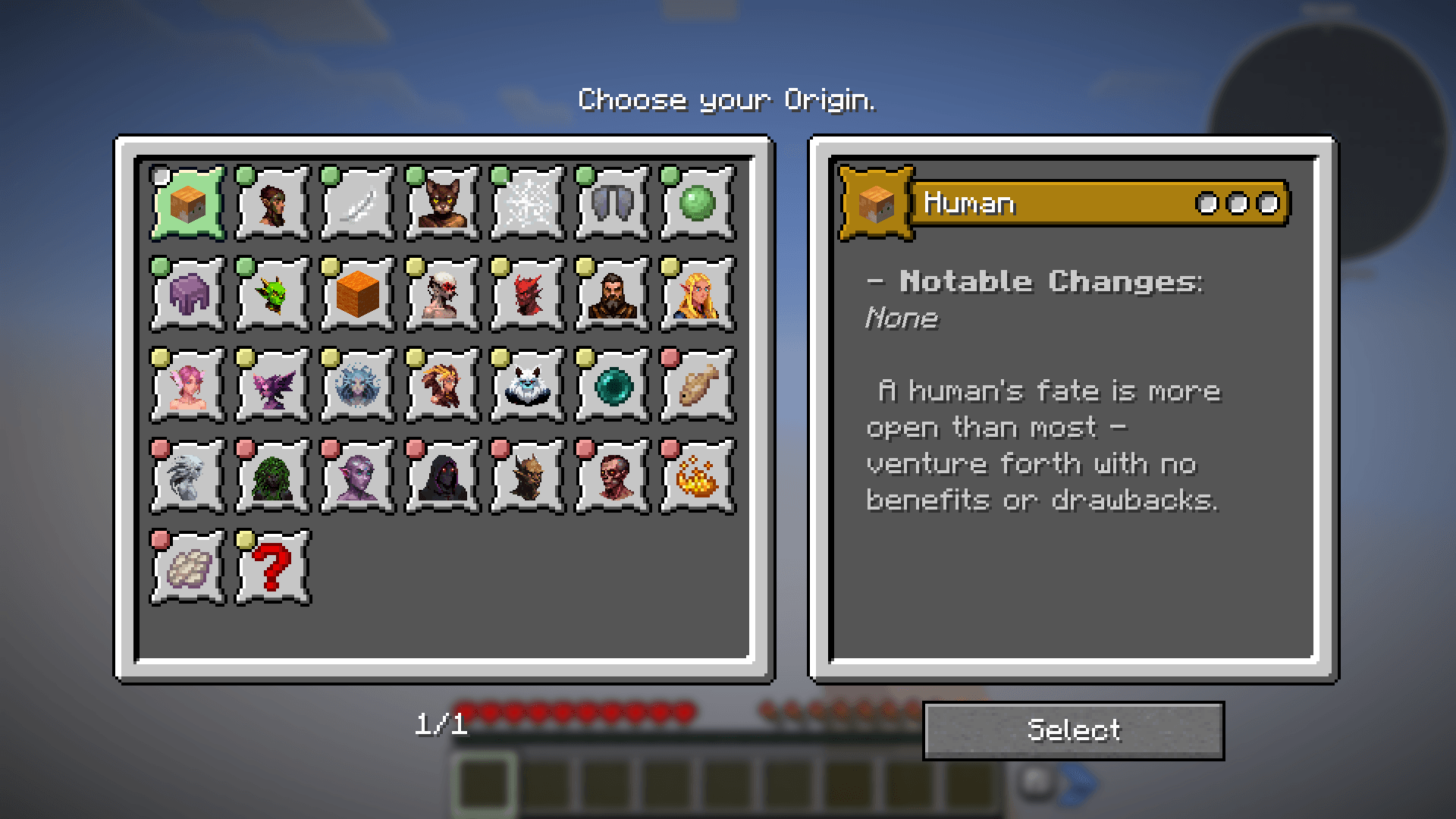Select the white yeti origin portrait
Screen dimensions: 1456x819
pyautogui.click(x=526, y=383)
